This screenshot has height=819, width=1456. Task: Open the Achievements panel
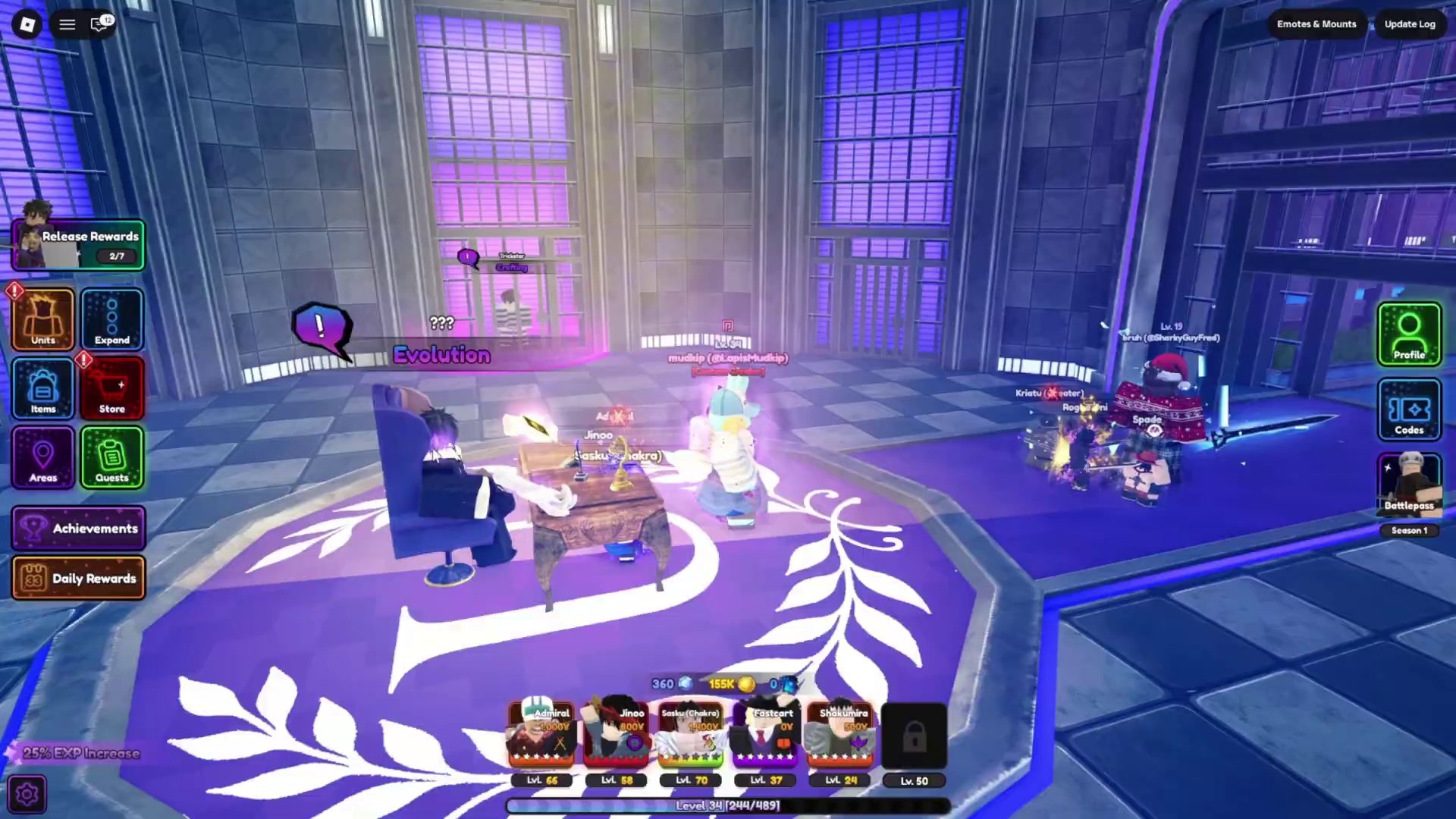pos(79,528)
